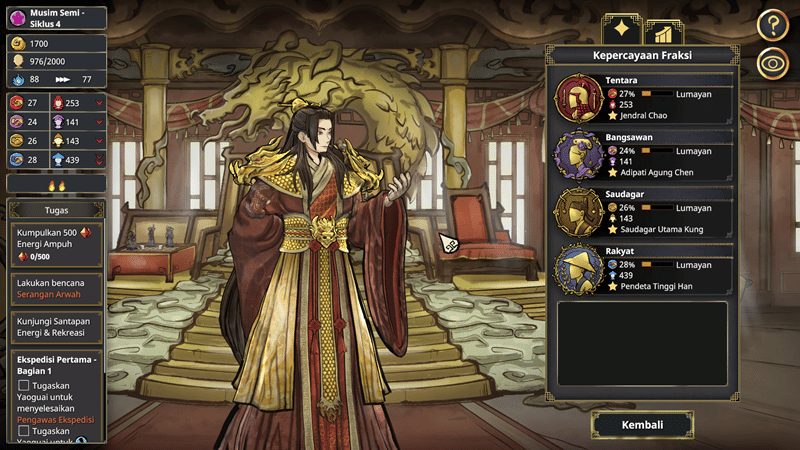Image resolution: width=800 pixels, height=450 pixels.
Task: Open the Kumpulkan 500 Energi Ampuh task
Action: [56, 244]
